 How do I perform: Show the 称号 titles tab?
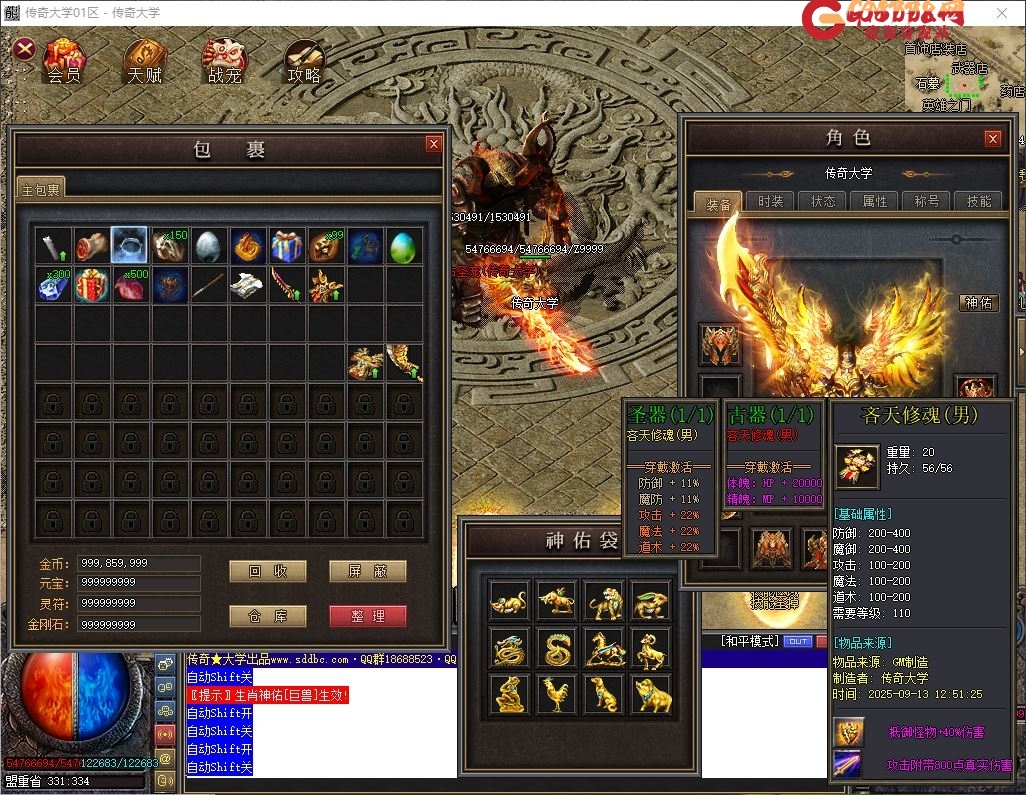pyautogui.click(x=927, y=201)
